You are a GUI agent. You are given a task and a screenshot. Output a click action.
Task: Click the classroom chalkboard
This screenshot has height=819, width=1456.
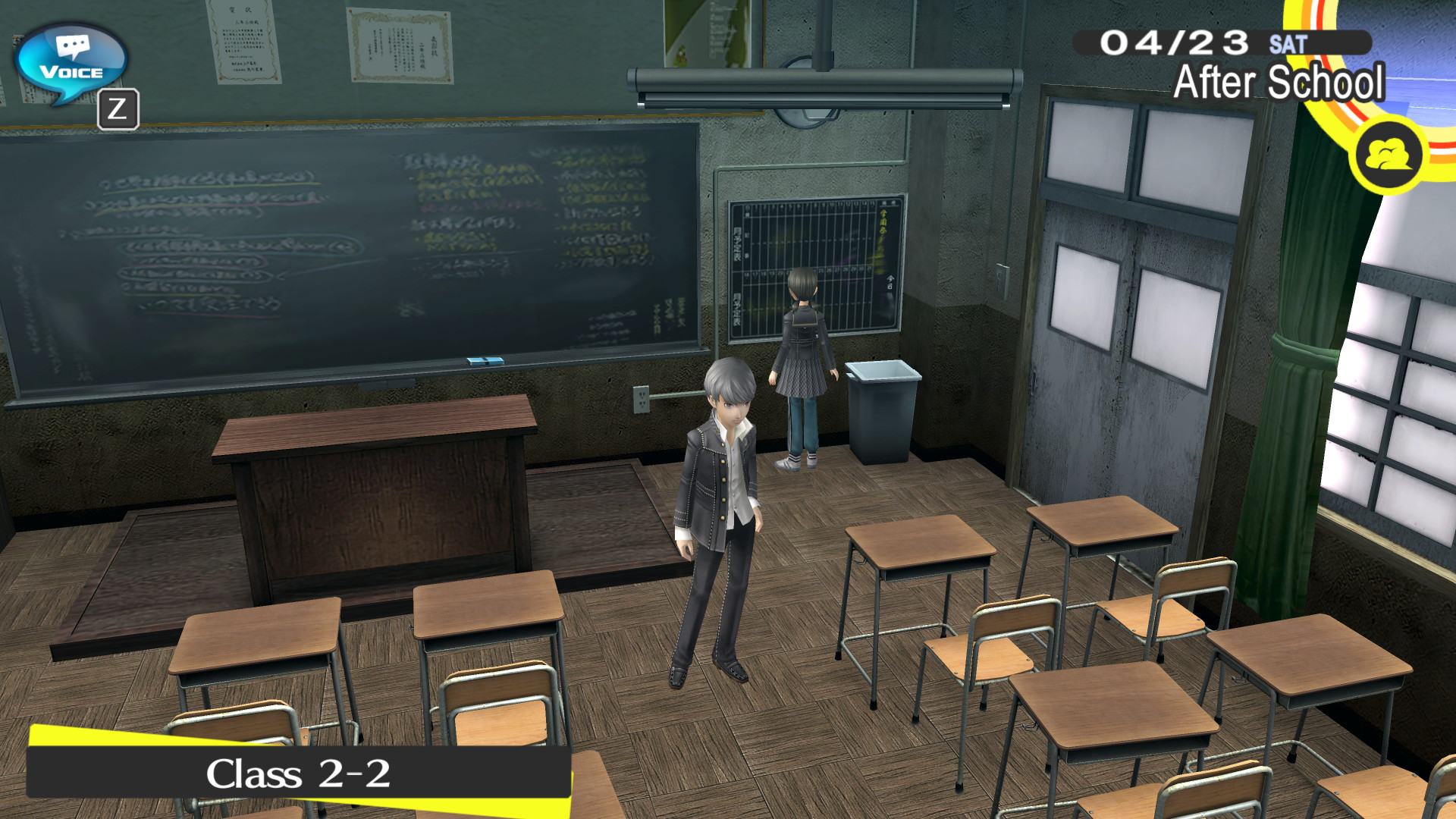[x=341, y=243]
